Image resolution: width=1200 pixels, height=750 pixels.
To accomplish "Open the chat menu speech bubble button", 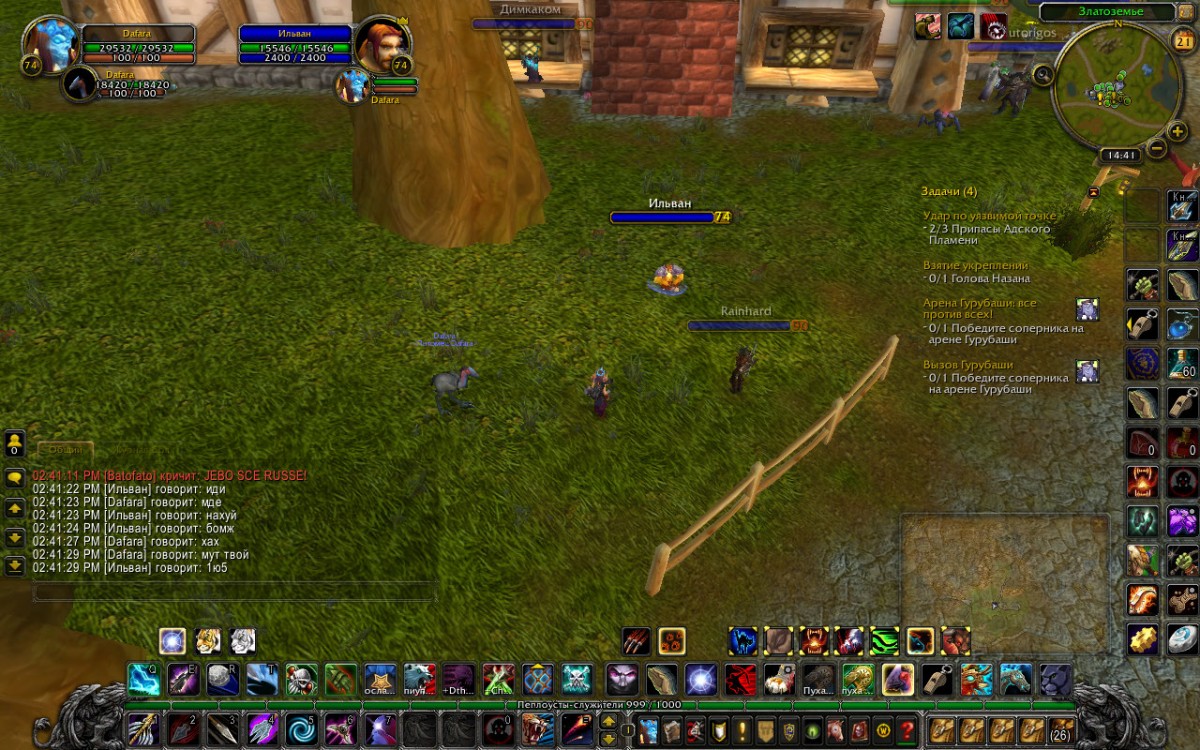I will (x=15, y=478).
